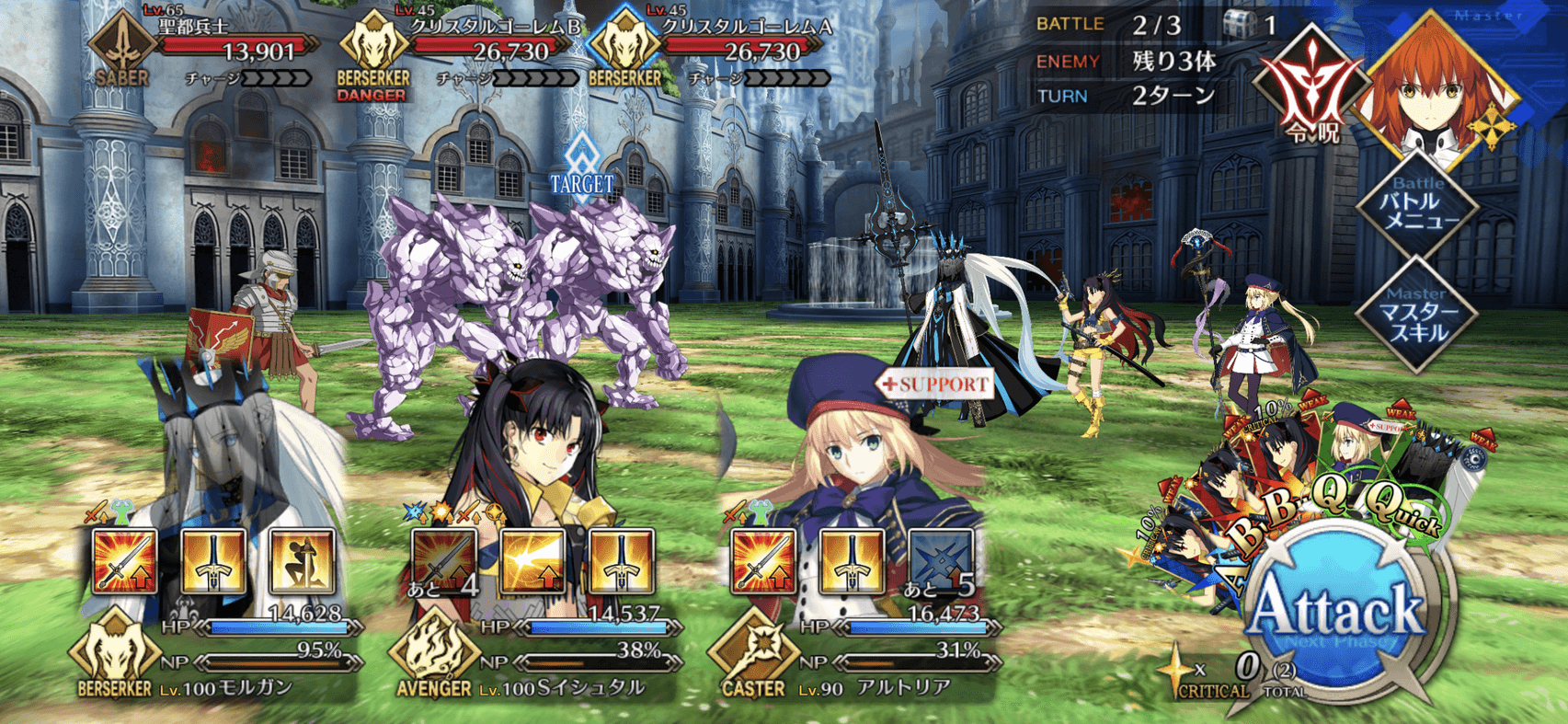
Task: Use Artoria Caster's second golden sword skill
Action: 851,560
